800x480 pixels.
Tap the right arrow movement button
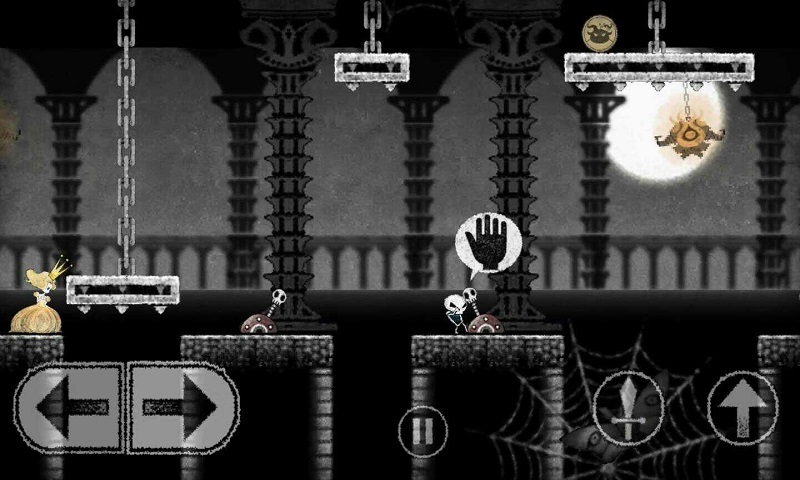(x=184, y=407)
